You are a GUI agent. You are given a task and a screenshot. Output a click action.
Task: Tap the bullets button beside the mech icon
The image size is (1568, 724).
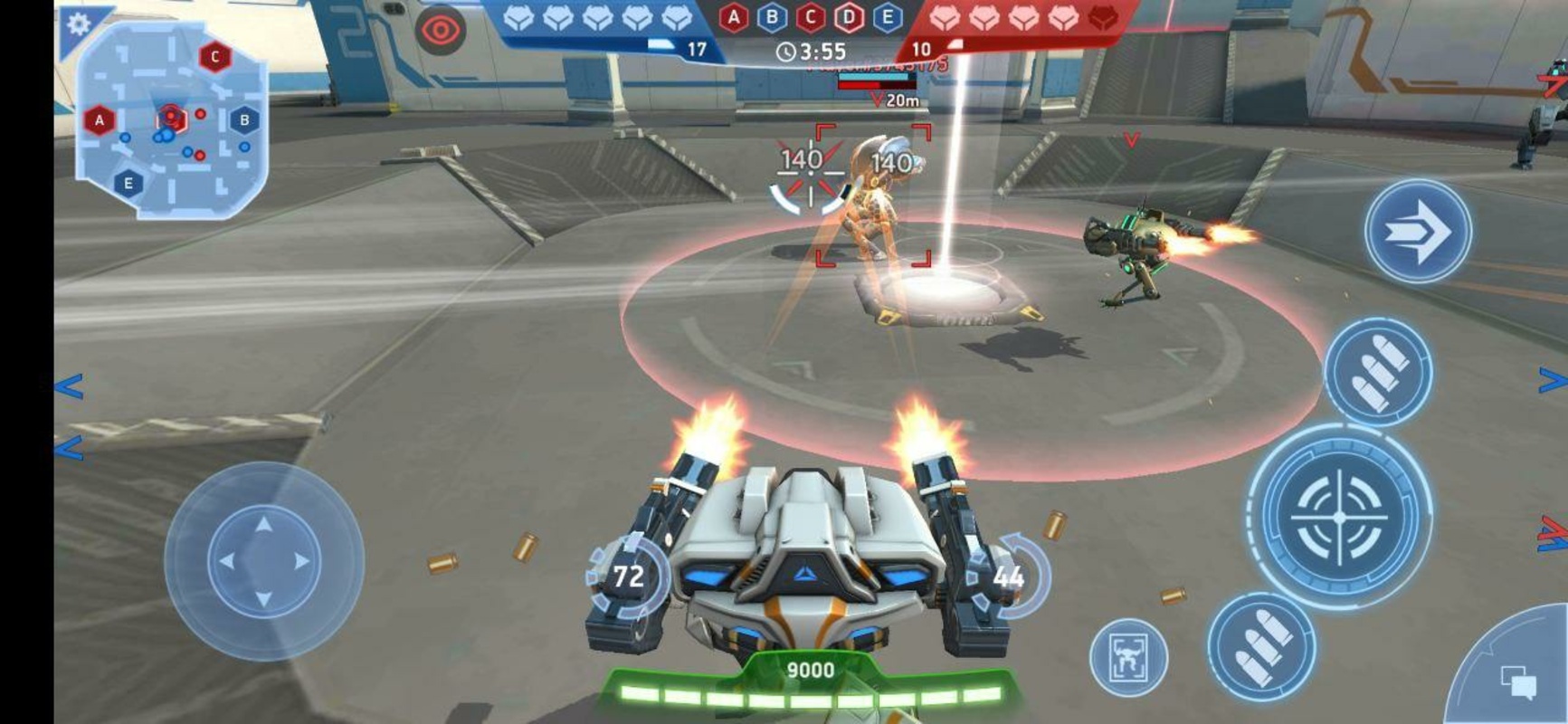[1261, 646]
